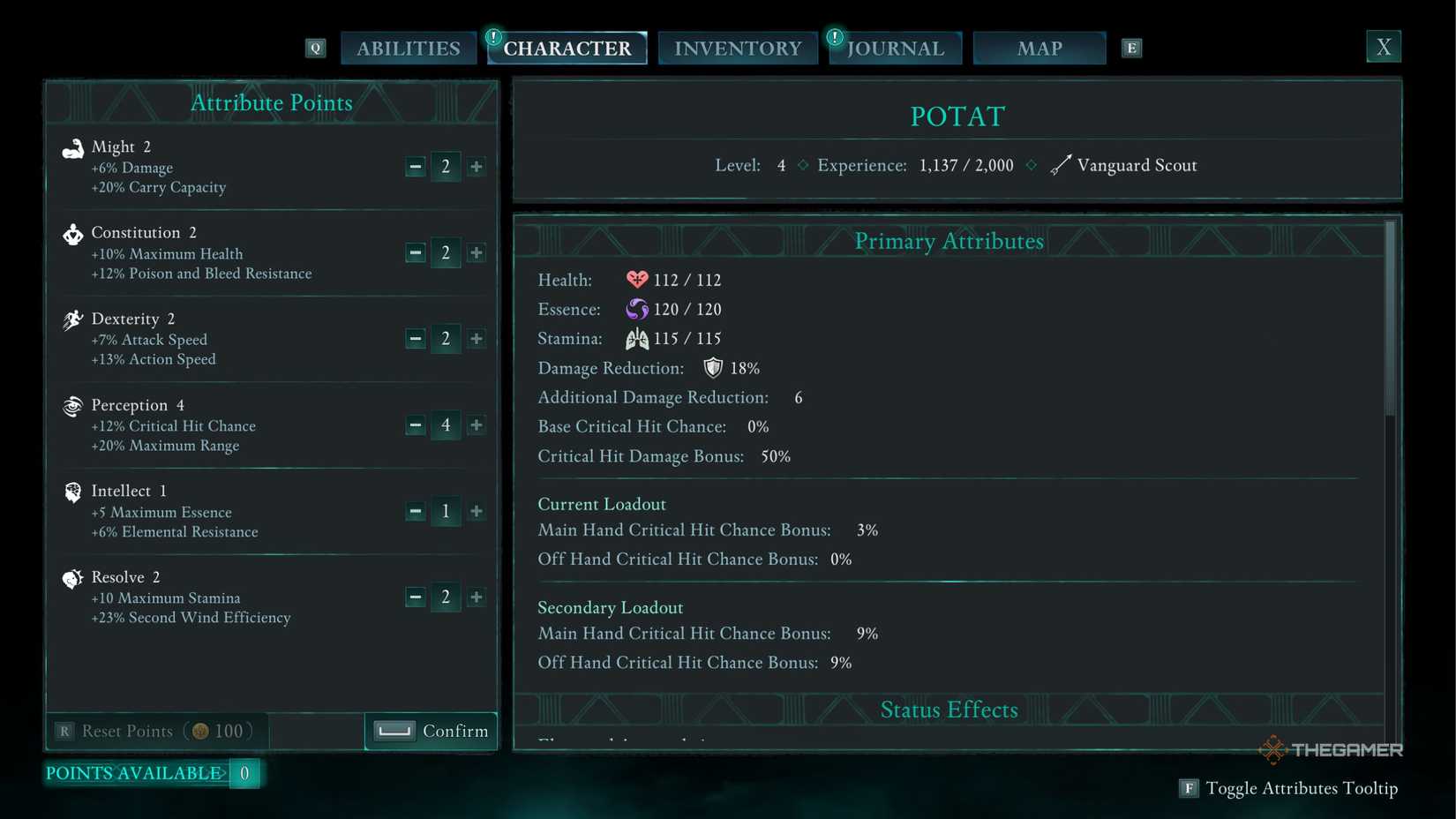Toggle the attributes tooltip with F

coord(1190,788)
